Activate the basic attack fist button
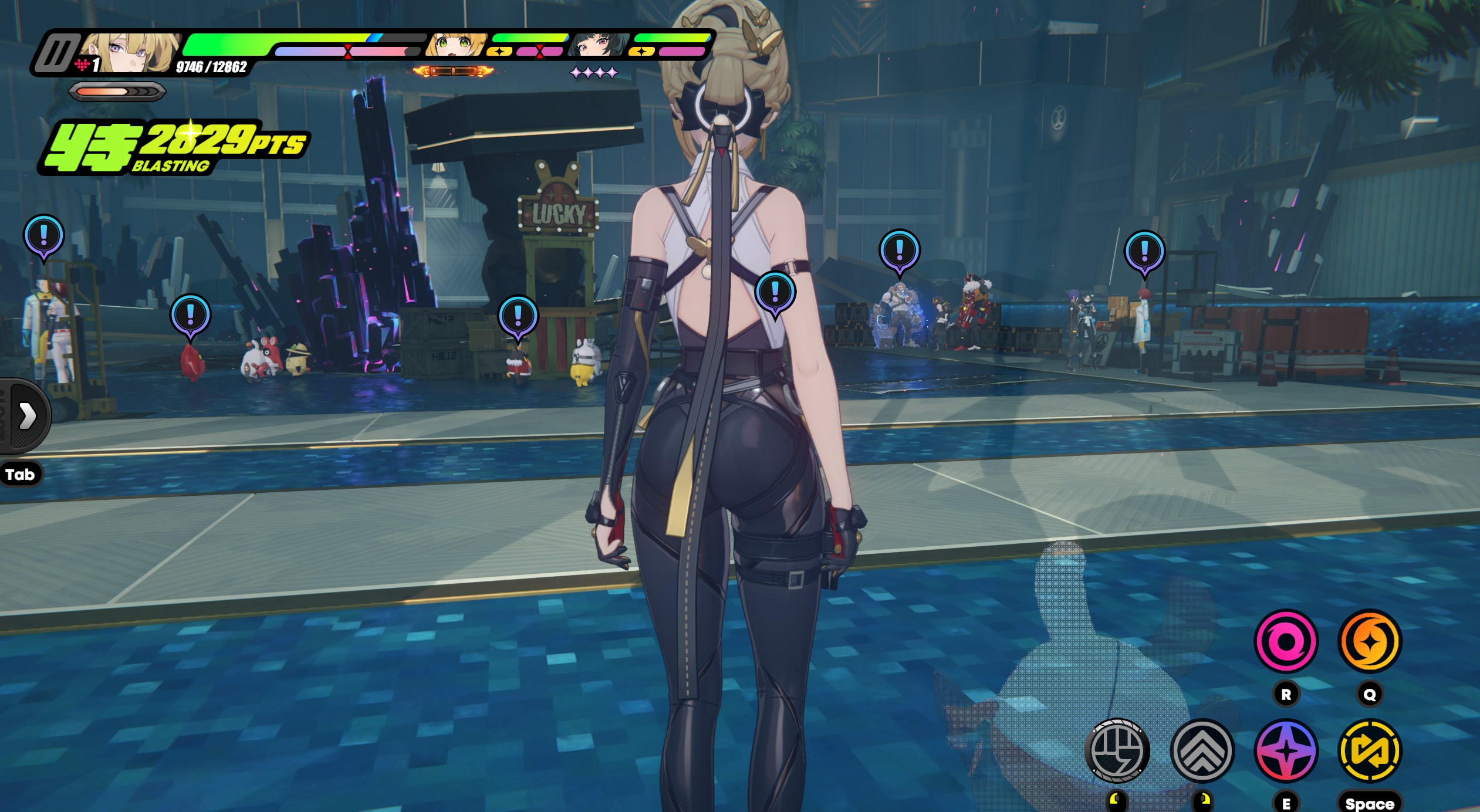The image size is (1480, 812). 1117,750
